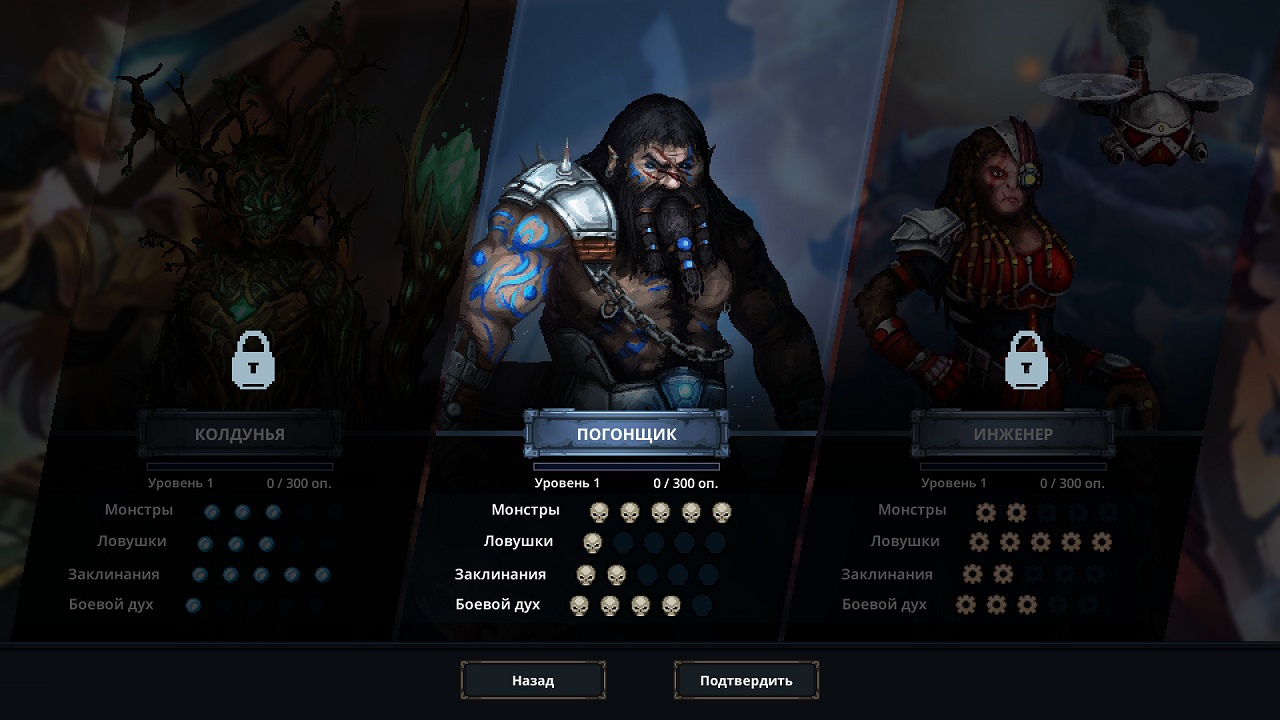Click the padlock over the Инженер portrait
This screenshot has width=1280, height=720.
[1026, 360]
